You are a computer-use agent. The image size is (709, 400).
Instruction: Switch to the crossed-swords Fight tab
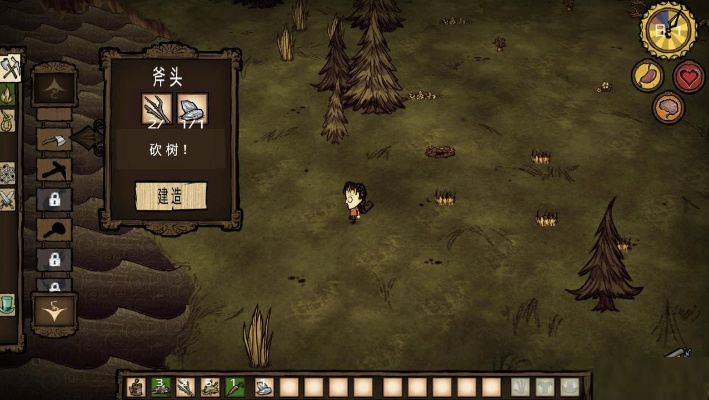click(x=7, y=200)
